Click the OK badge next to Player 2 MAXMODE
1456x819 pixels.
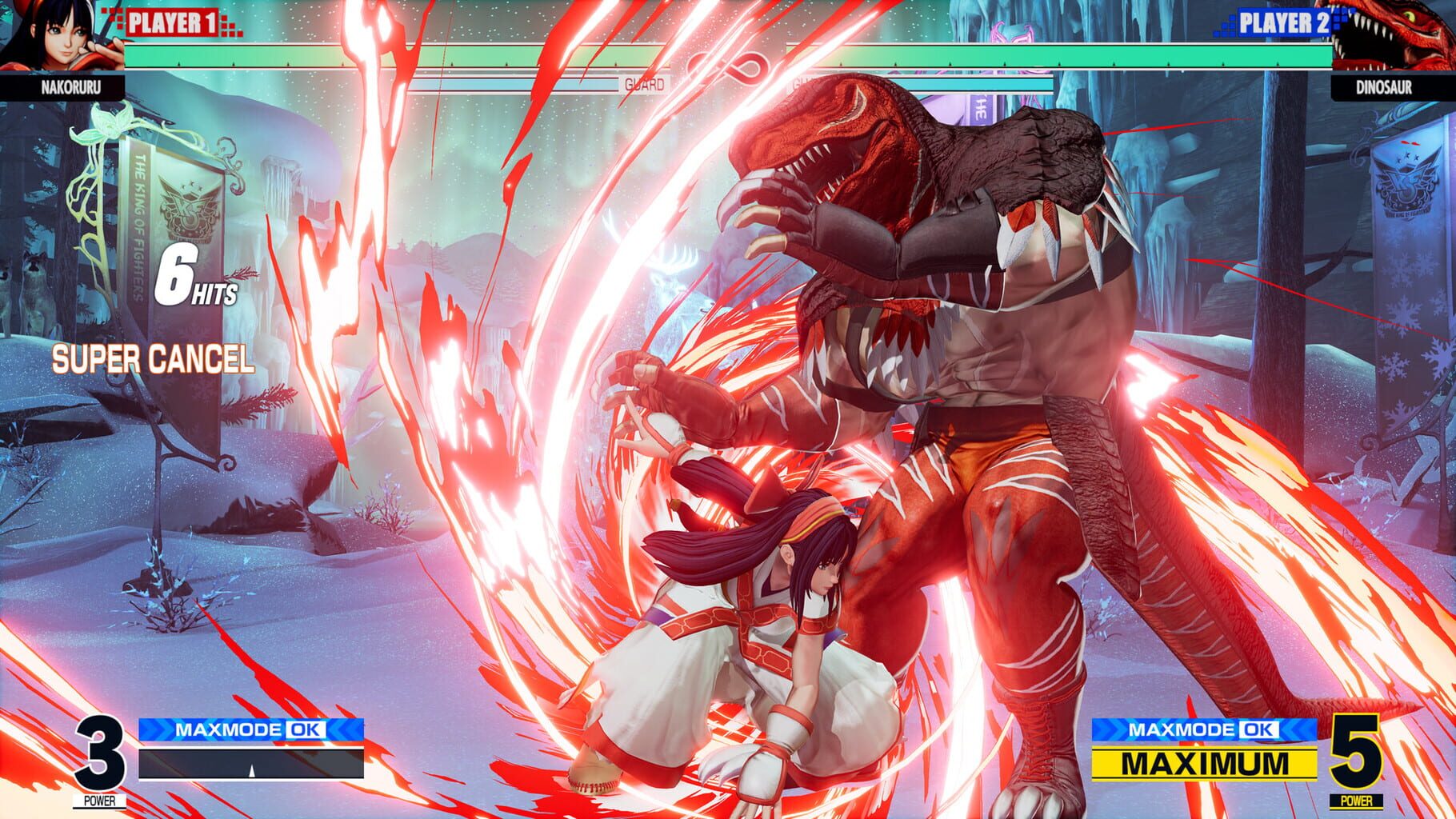pyautogui.click(x=1258, y=729)
